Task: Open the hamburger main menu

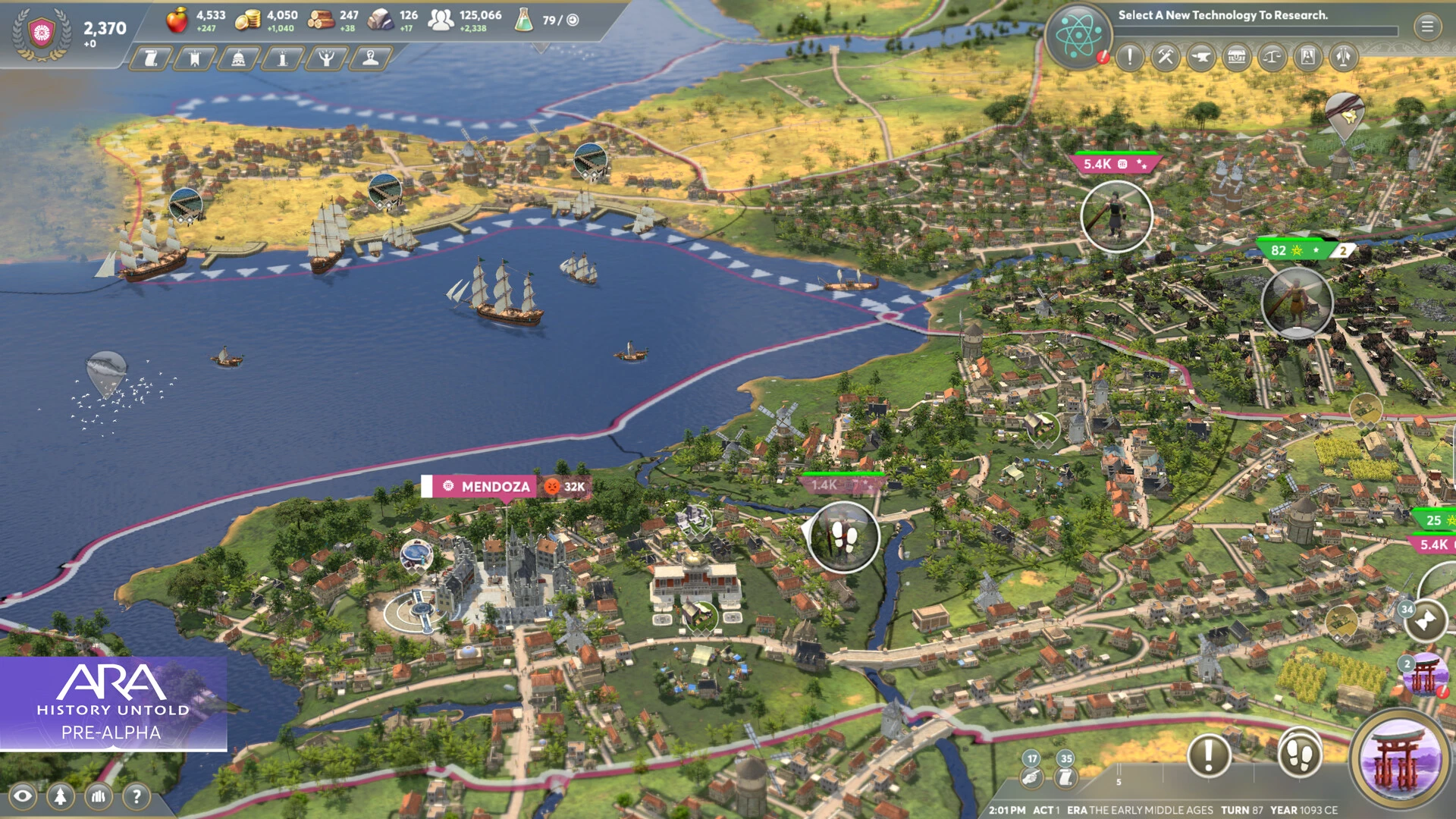Action: [1427, 27]
